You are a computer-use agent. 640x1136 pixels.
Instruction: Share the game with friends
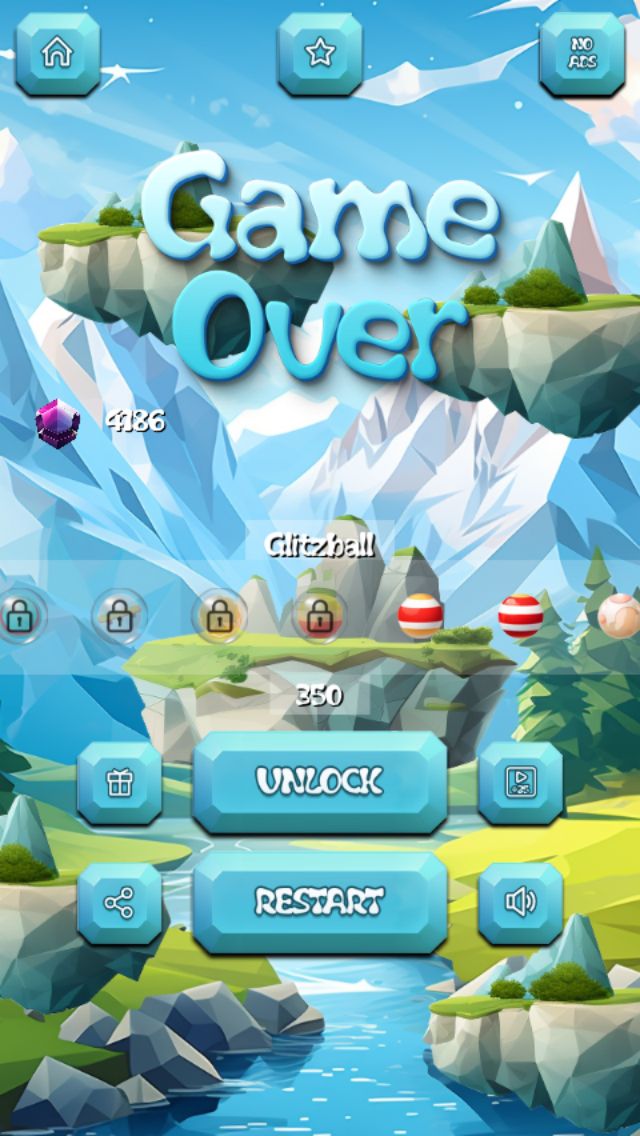[x=120, y=904]
